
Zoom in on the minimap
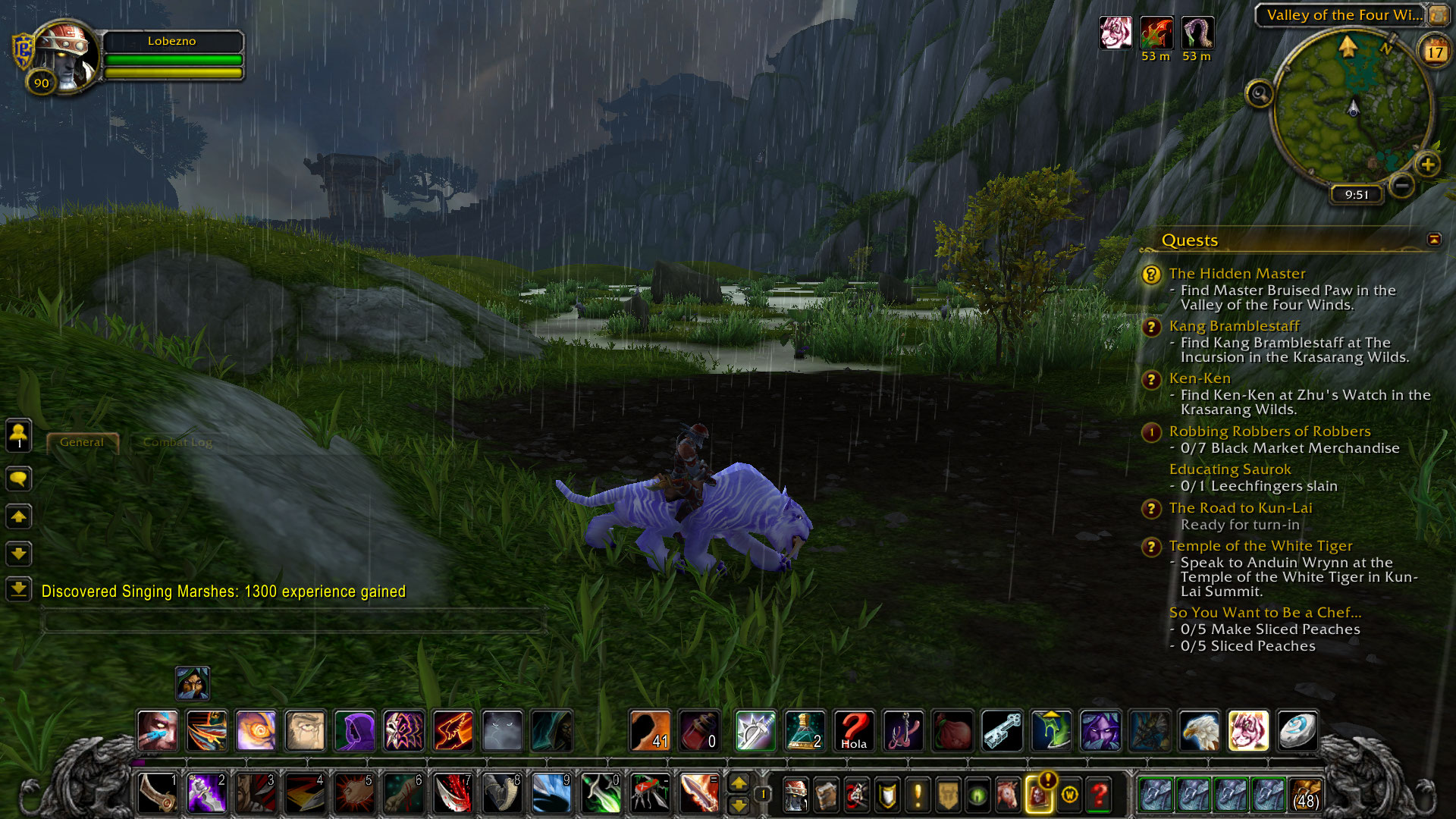click(1427, 164)
